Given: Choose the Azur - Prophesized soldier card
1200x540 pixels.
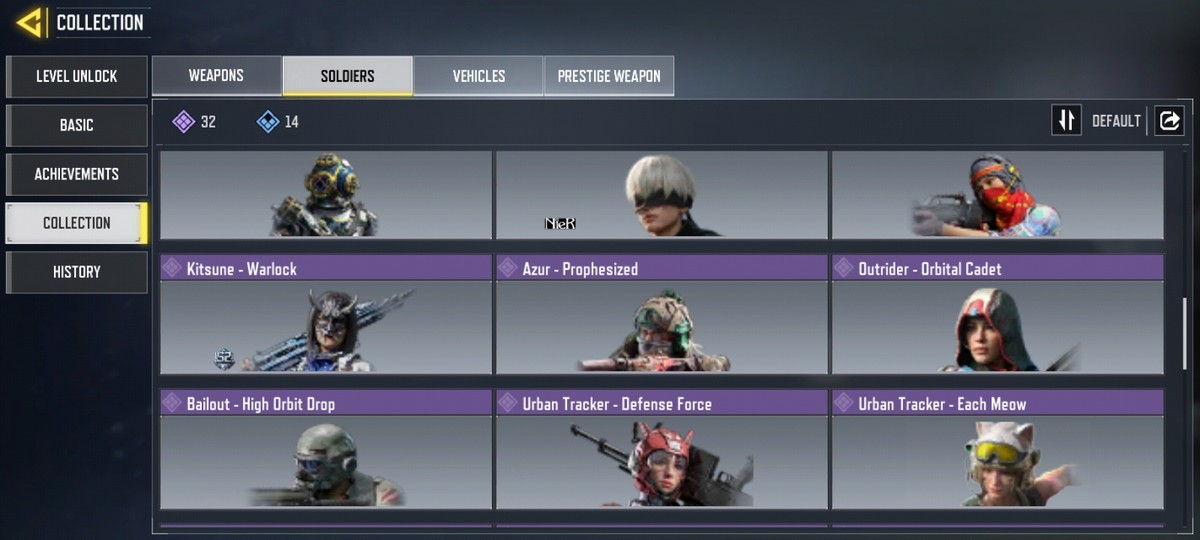Looking at the screenshot, I should click(x=662, y=315).
